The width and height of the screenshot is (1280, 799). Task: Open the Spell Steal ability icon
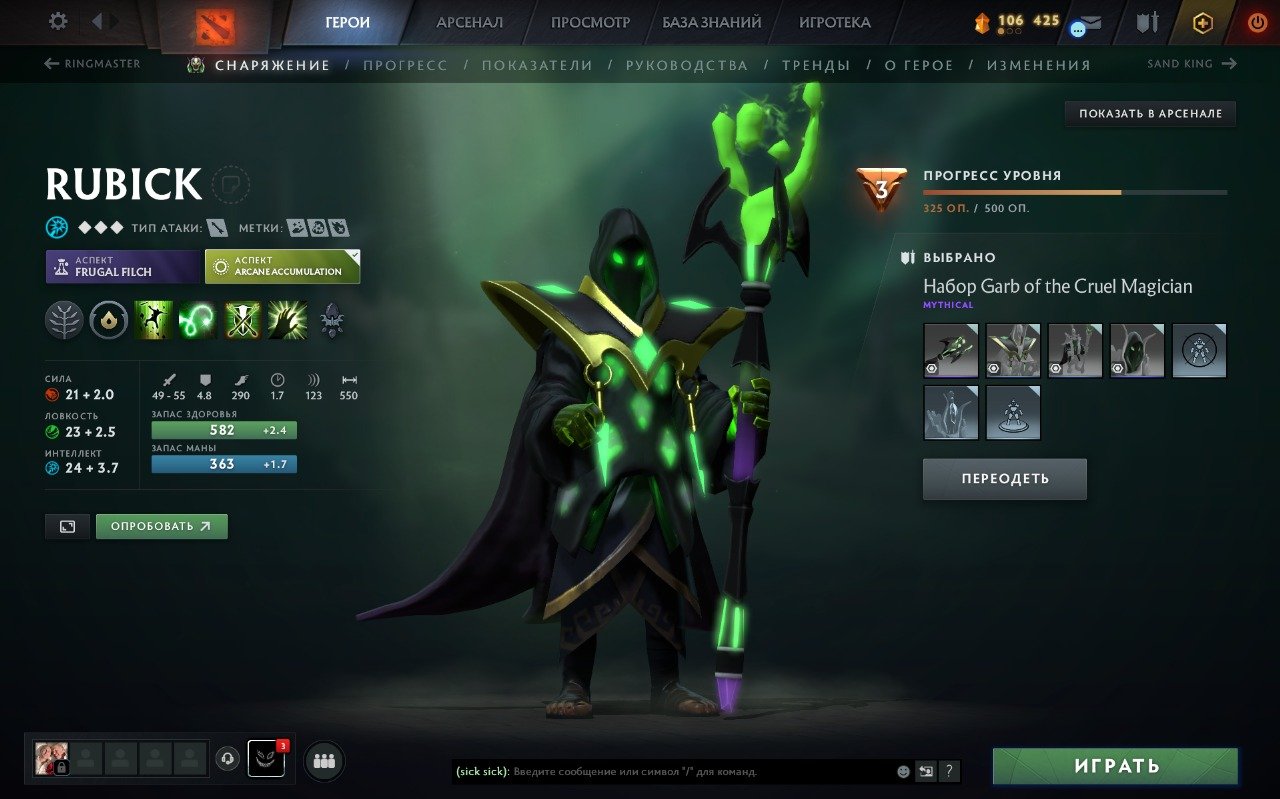click(287, 319)
